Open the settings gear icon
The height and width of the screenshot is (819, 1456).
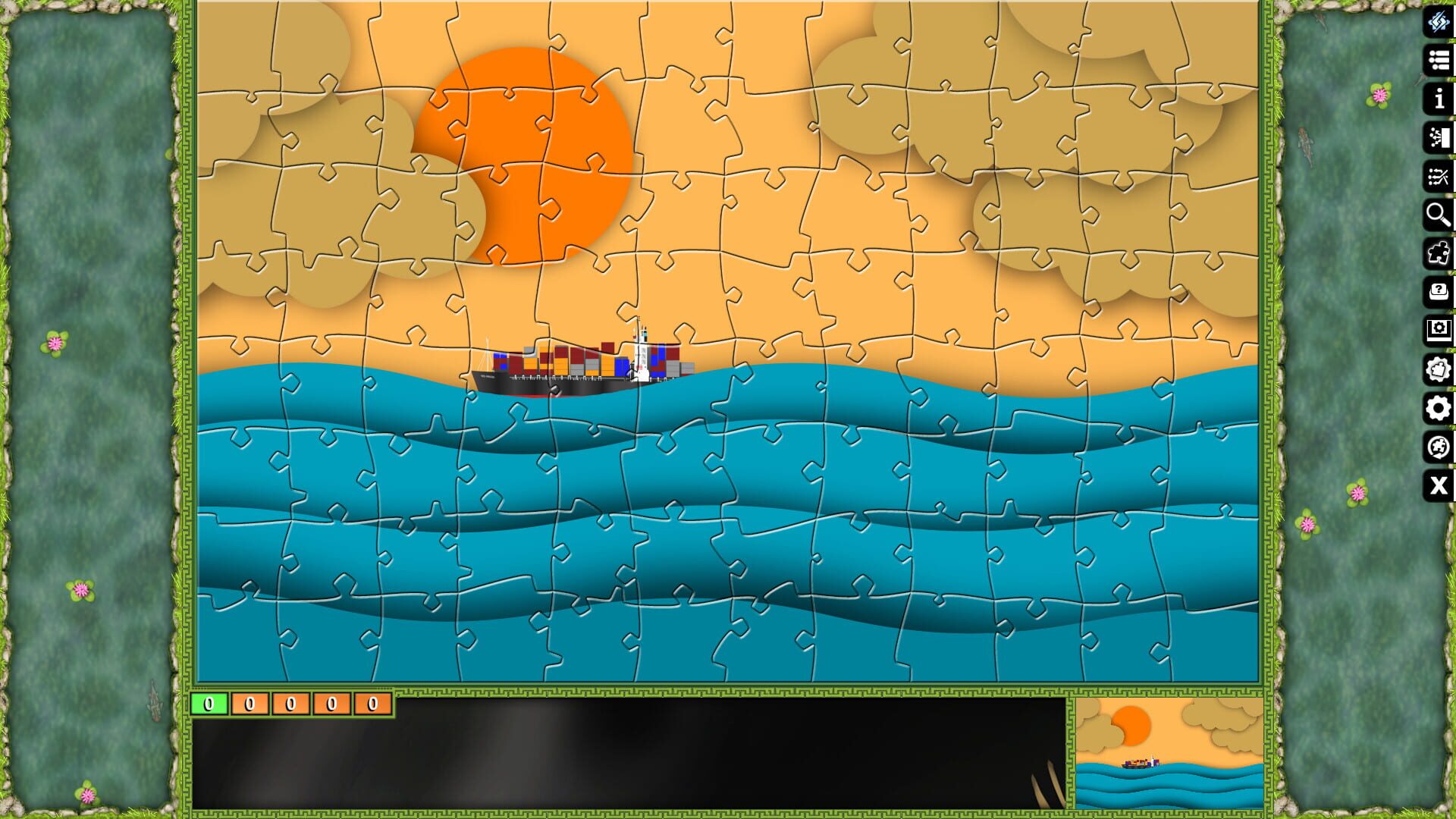pos(1438,409)
